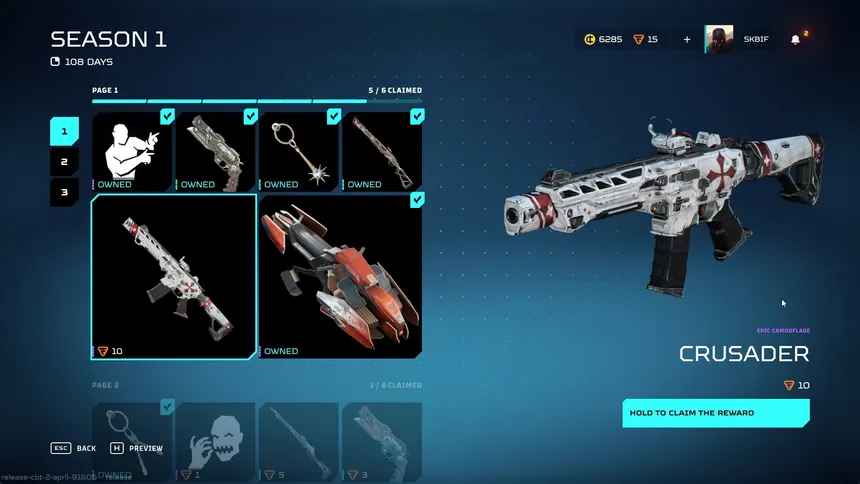This screenshot has width=860, height=484.
Task: Open battle pass page 3 tab
Action: pos(64,191)
